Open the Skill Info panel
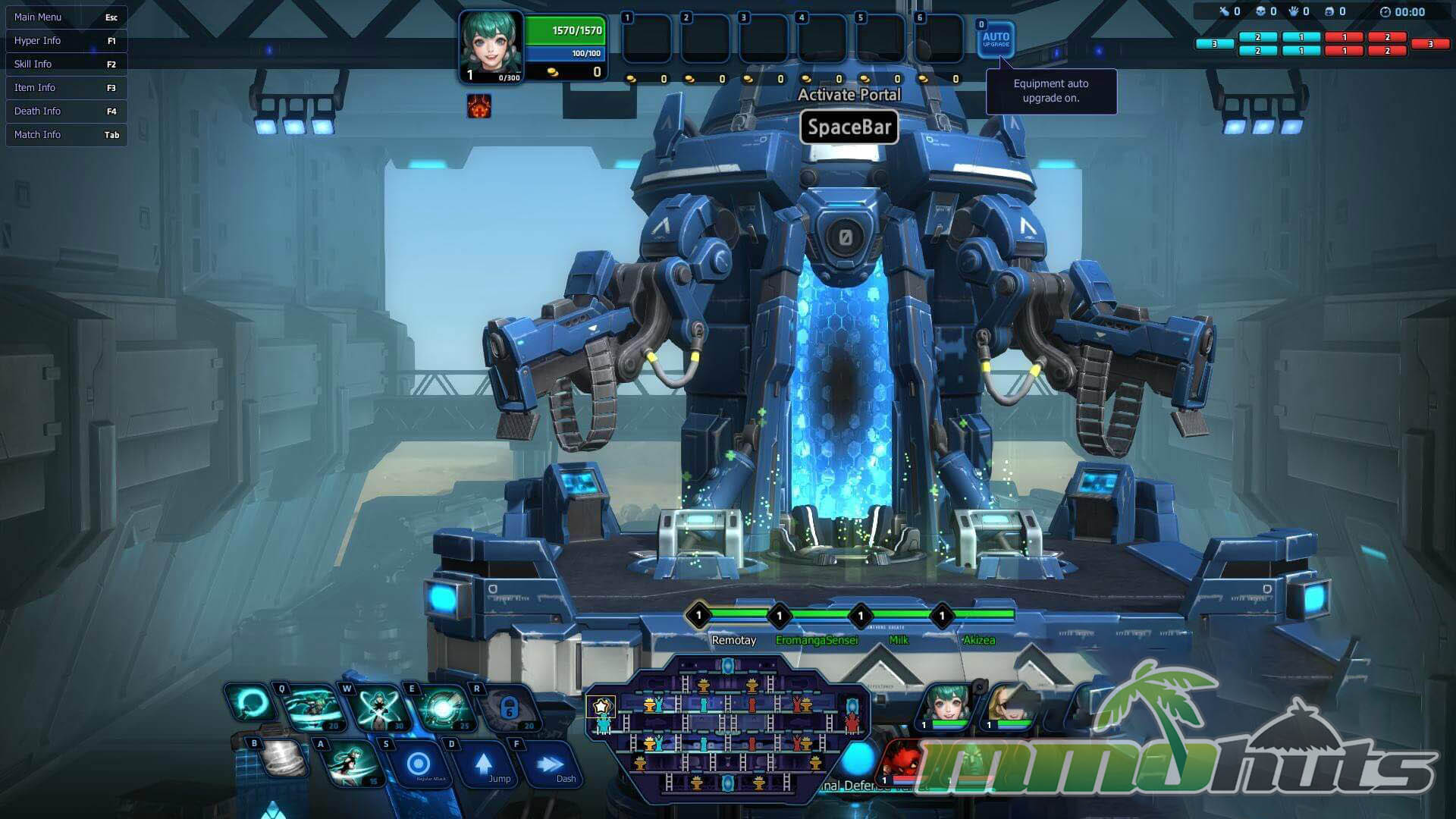 66,64
